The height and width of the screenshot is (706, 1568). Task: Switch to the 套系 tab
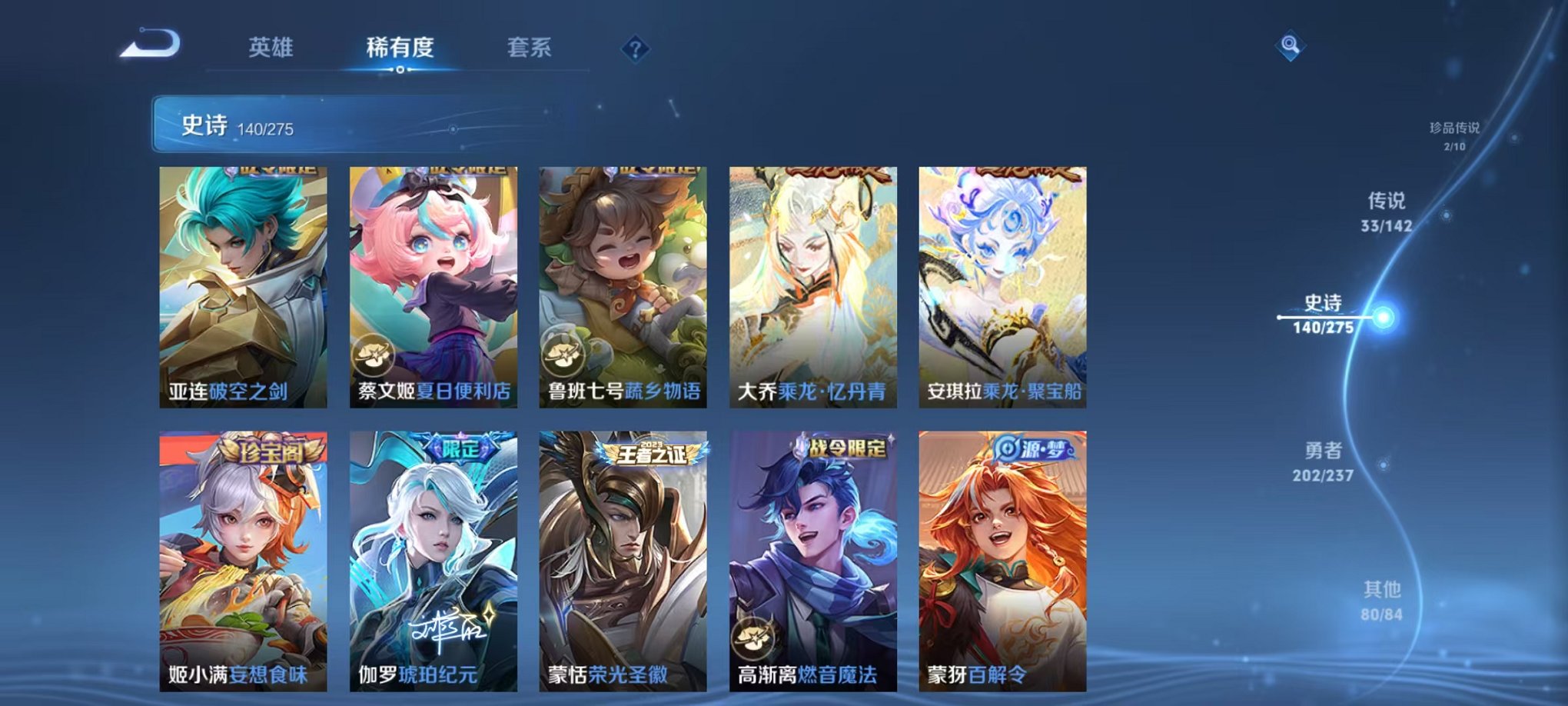click(537, 48)
